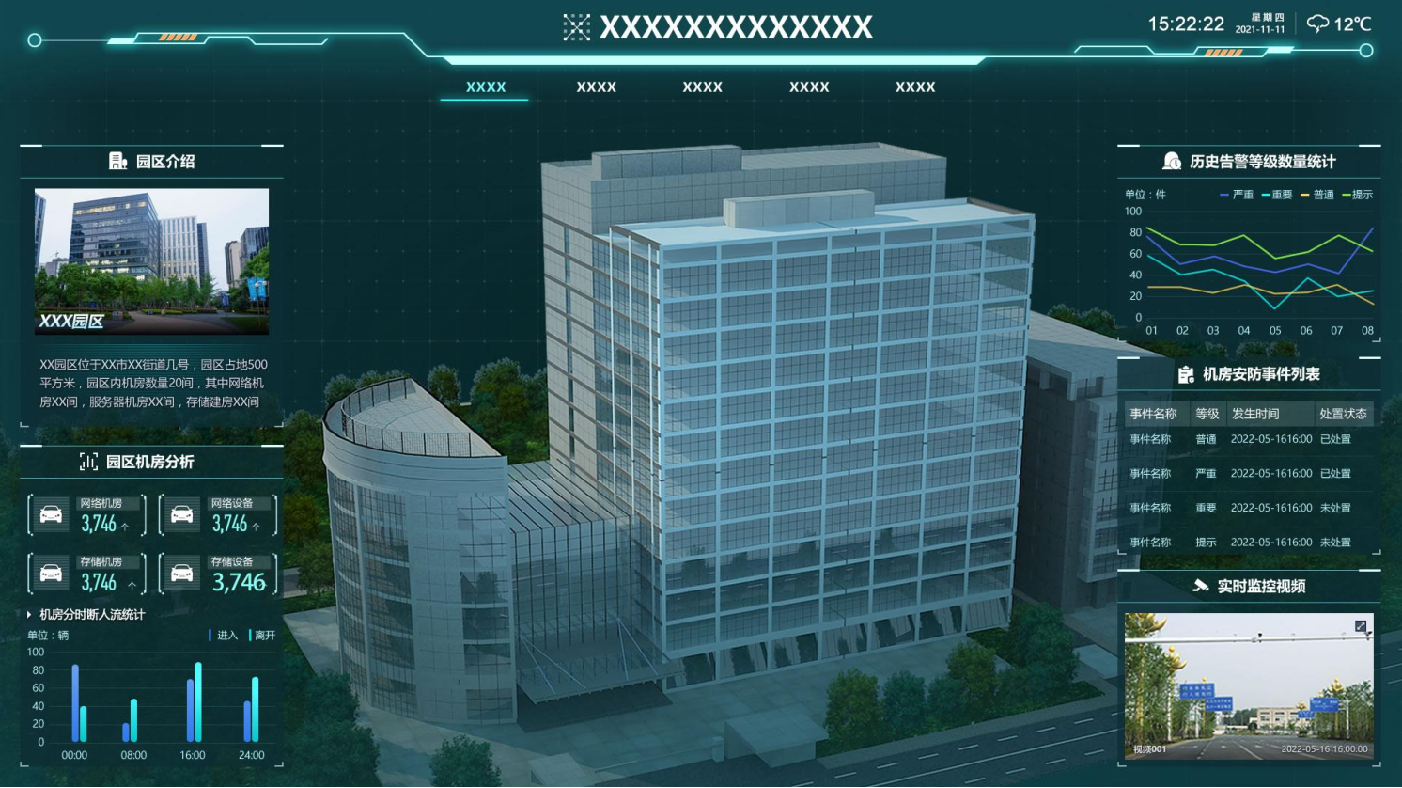The height and width of the screenshot is (788, 1402).
Task: Open the event row marked 严重
Action: point(1248,473)
